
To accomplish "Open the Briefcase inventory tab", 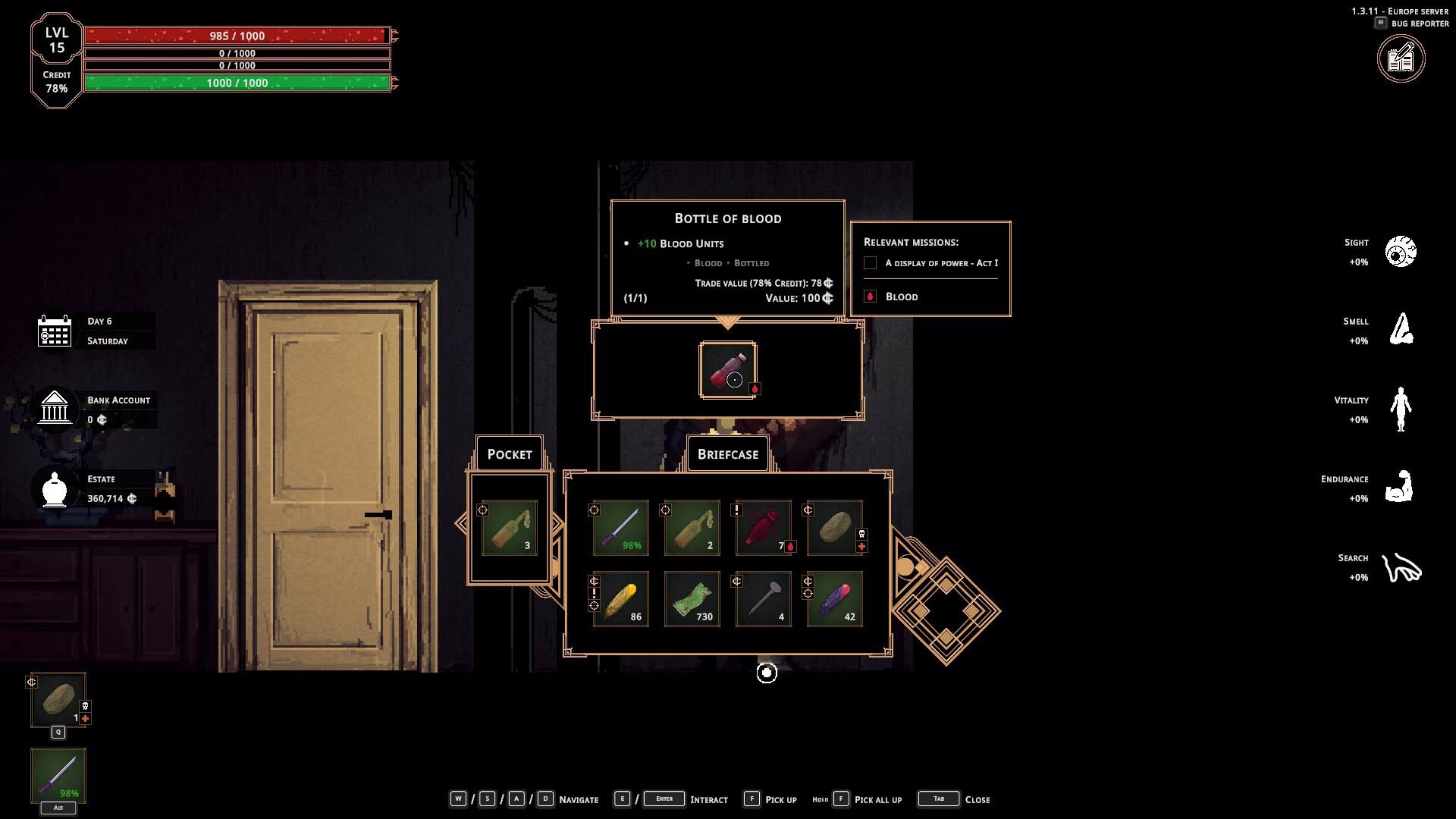I will coord(728,454).
